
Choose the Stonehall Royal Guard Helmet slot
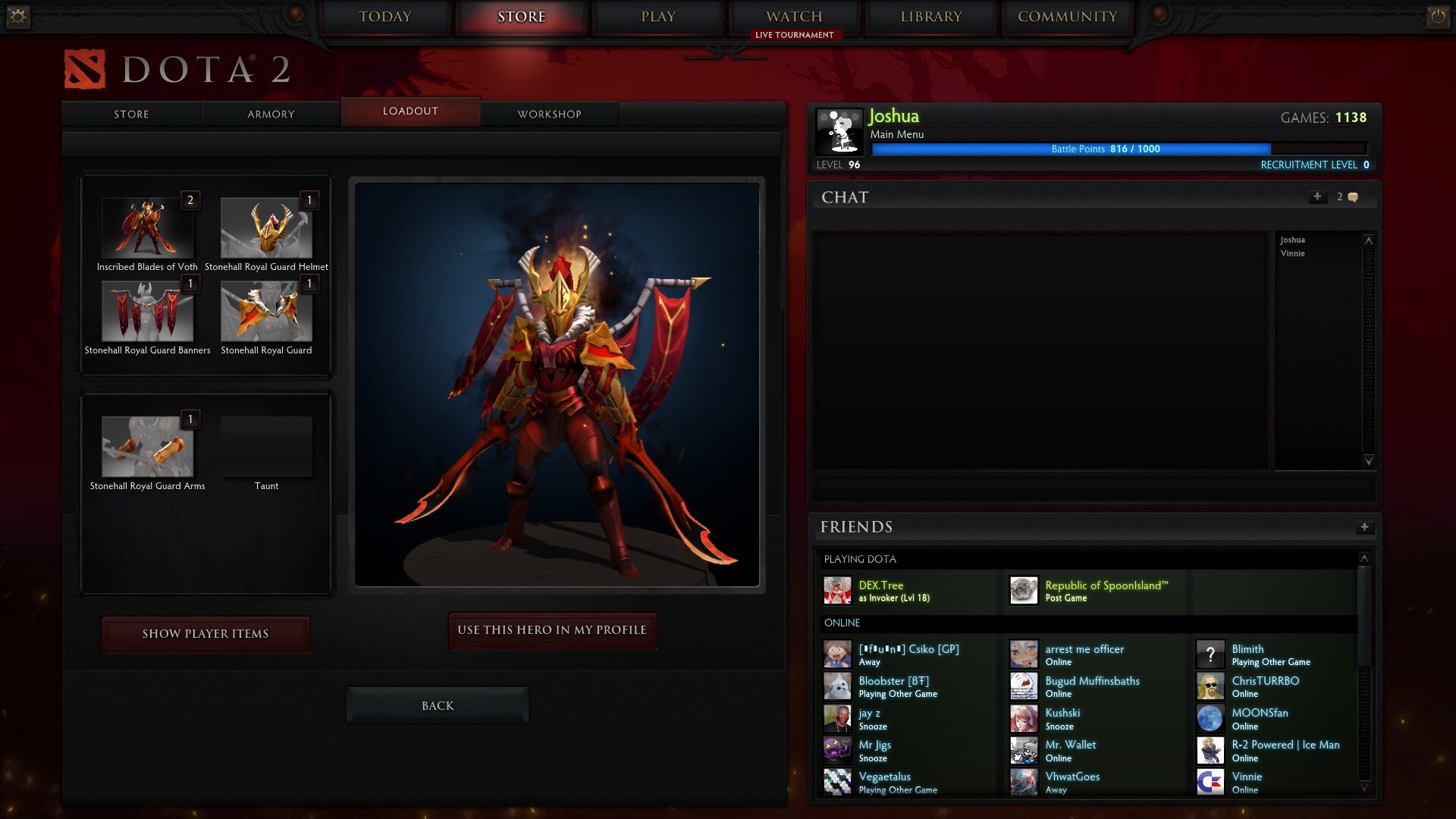point(266,227)
